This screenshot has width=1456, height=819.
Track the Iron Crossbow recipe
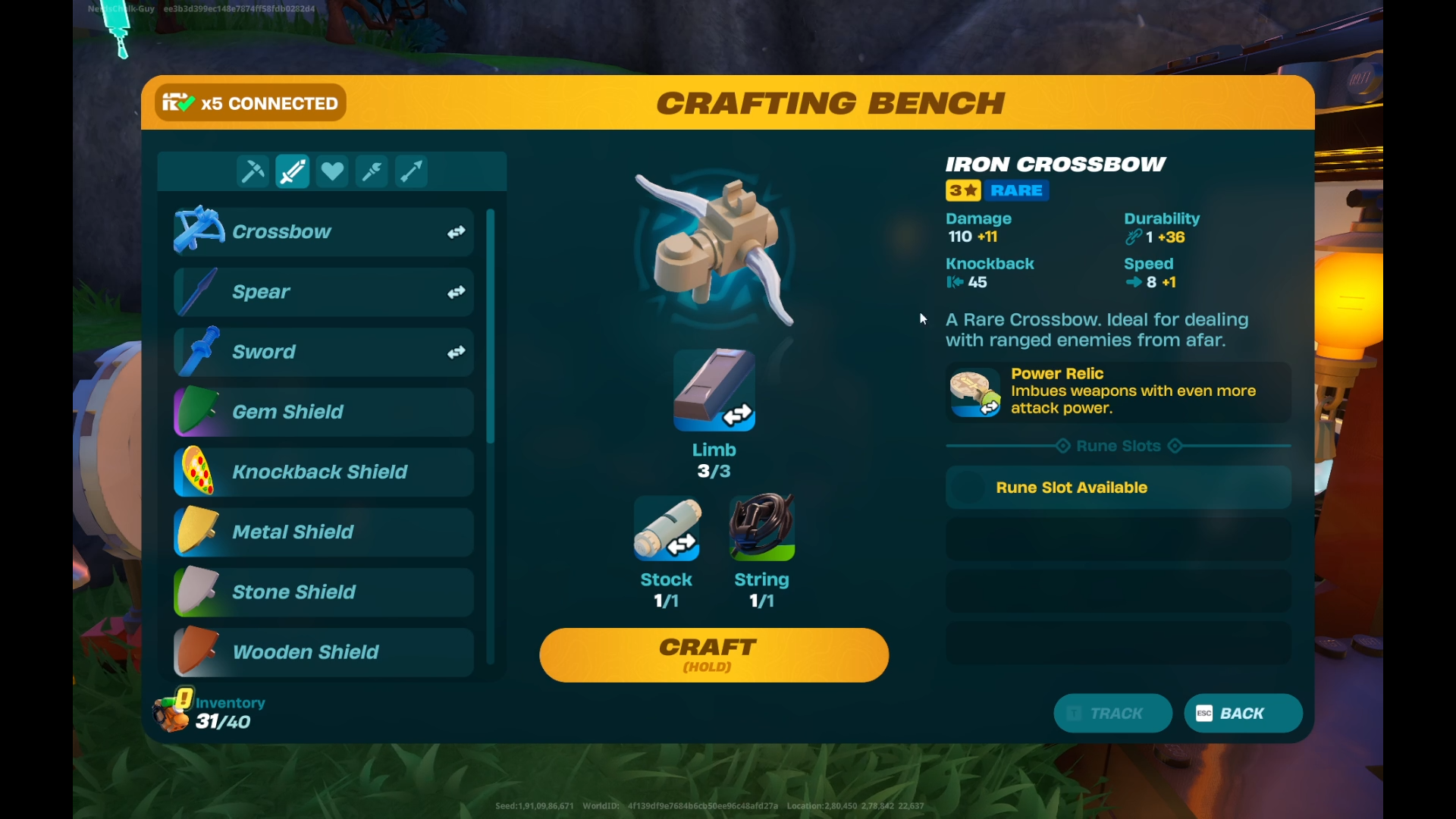(1112, 714)
